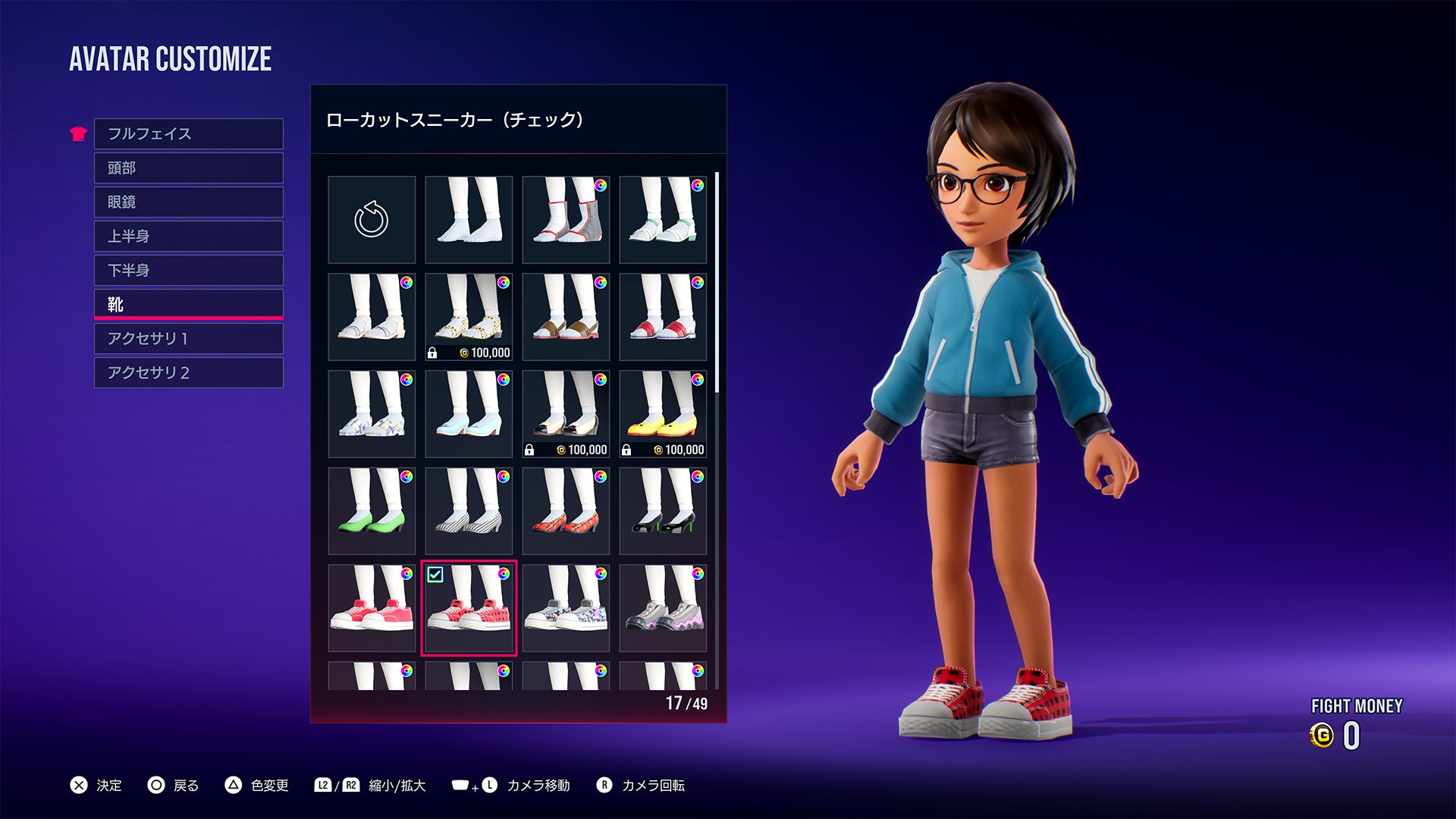Select the 眼鏡 category
The height and width of the screenshot is (819, 1456).
[188, 202]
